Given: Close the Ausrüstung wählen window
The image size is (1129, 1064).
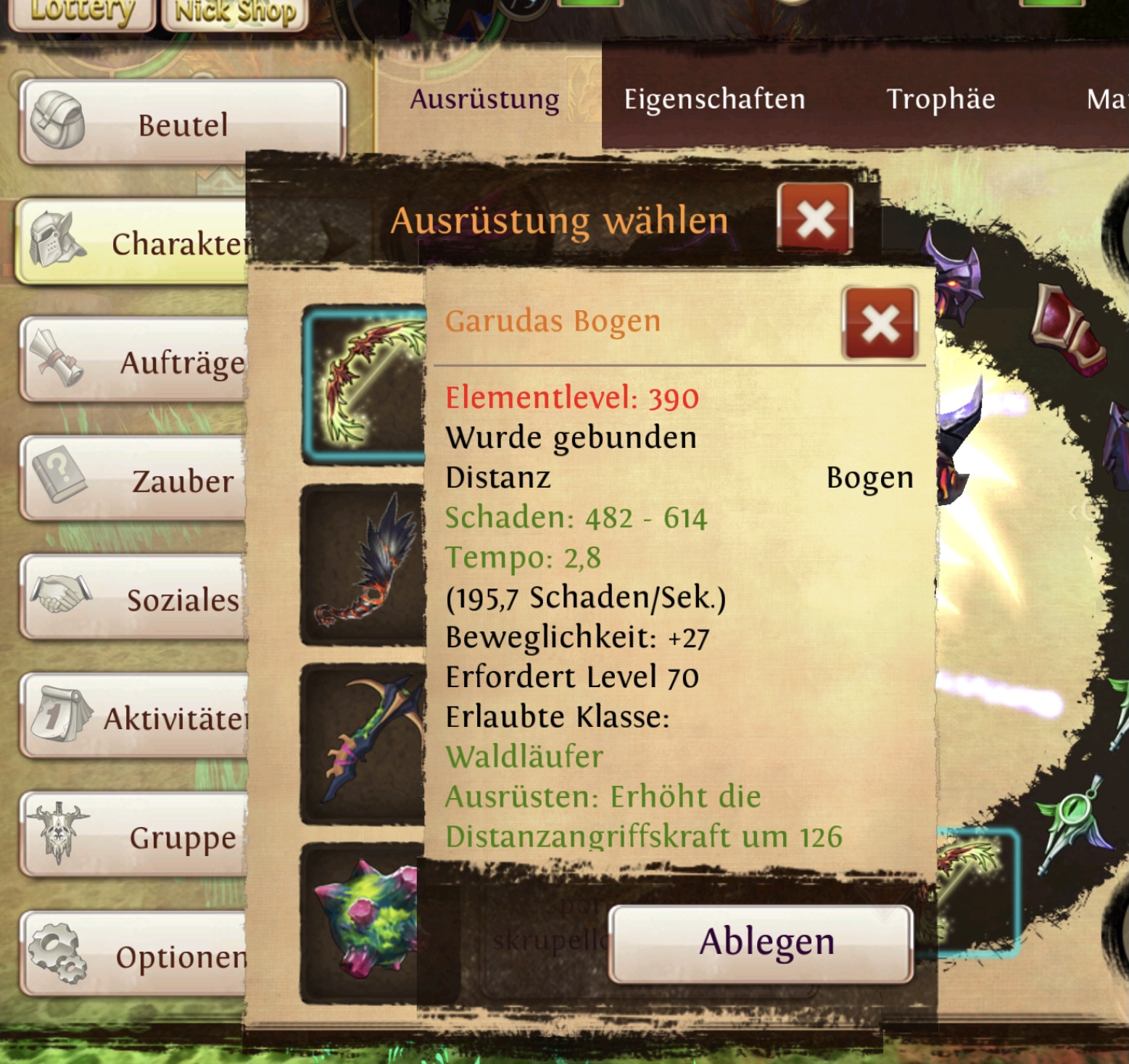Looking at the screenshot, I should point(815,218).
